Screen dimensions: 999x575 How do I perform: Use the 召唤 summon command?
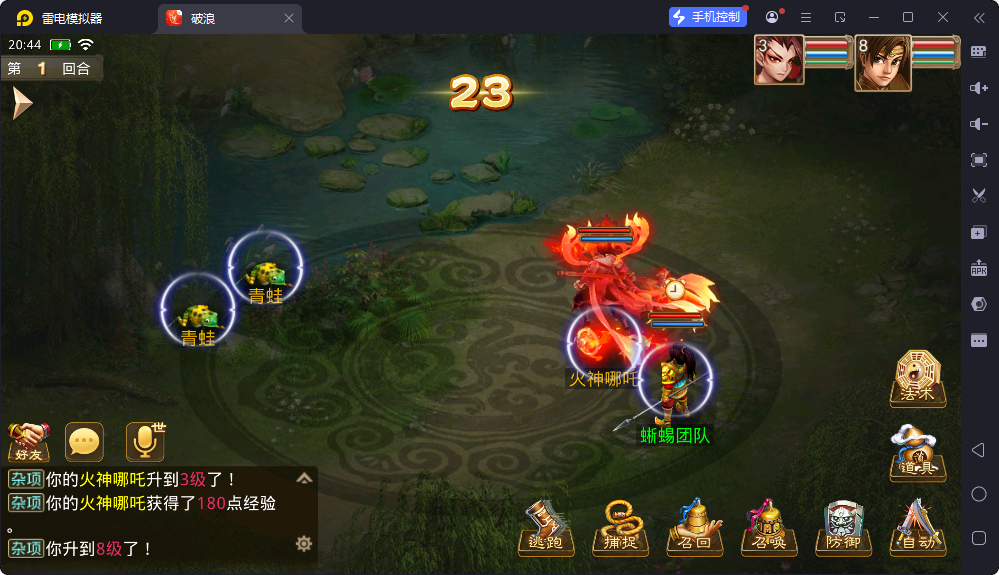coord(768,527)
